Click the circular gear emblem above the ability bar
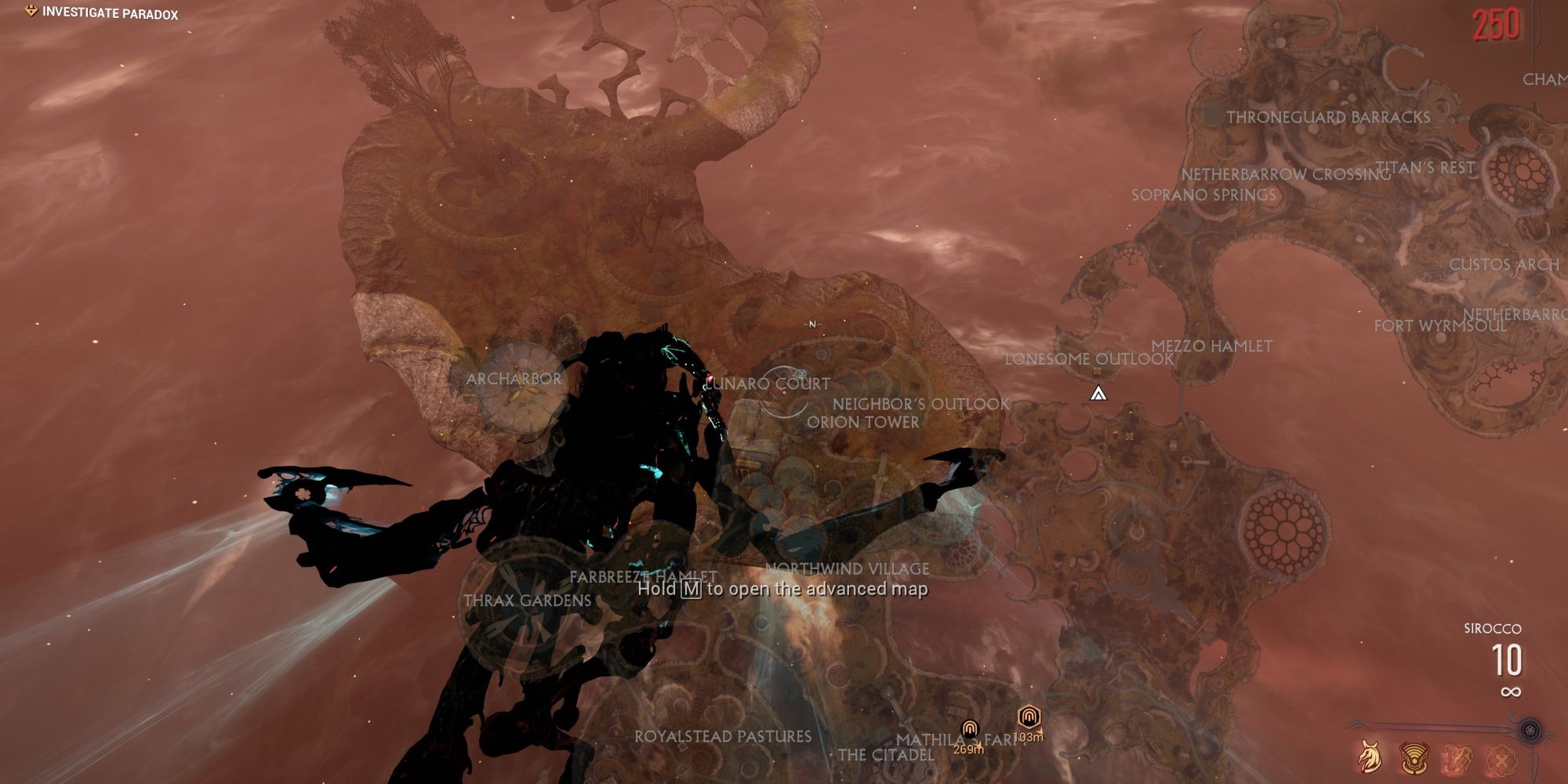This screenshot has height=784, width=1568. click(1530, 730)
